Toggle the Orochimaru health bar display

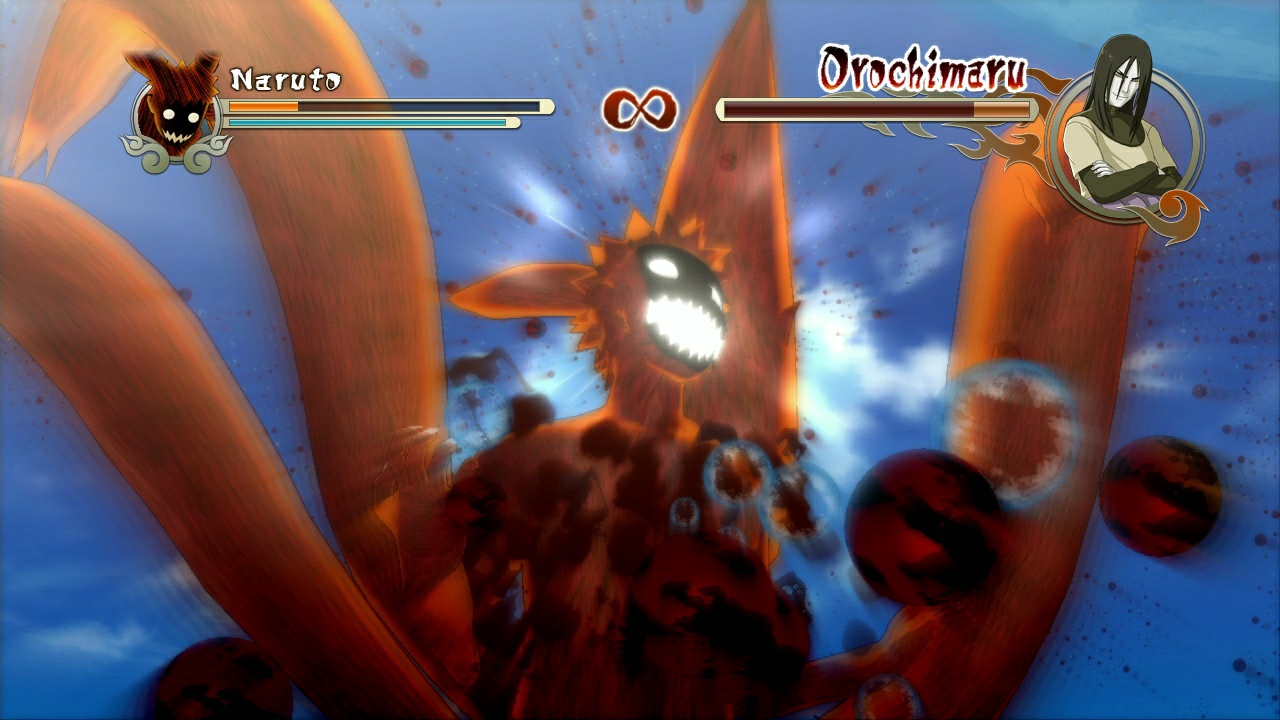coord(875,110)
